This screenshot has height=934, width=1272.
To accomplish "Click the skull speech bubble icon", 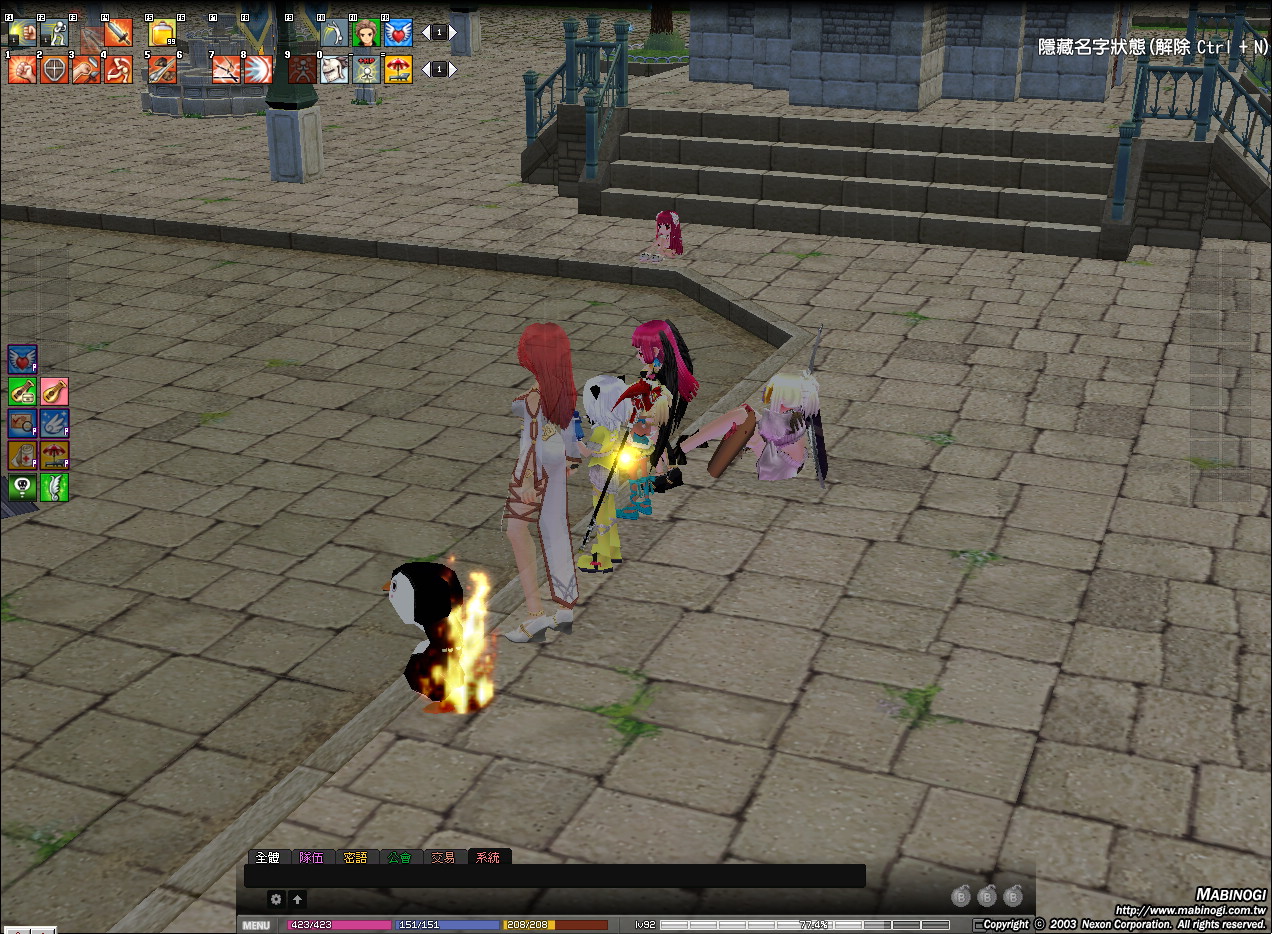I will pyautogui.click(x=22, y=487).
